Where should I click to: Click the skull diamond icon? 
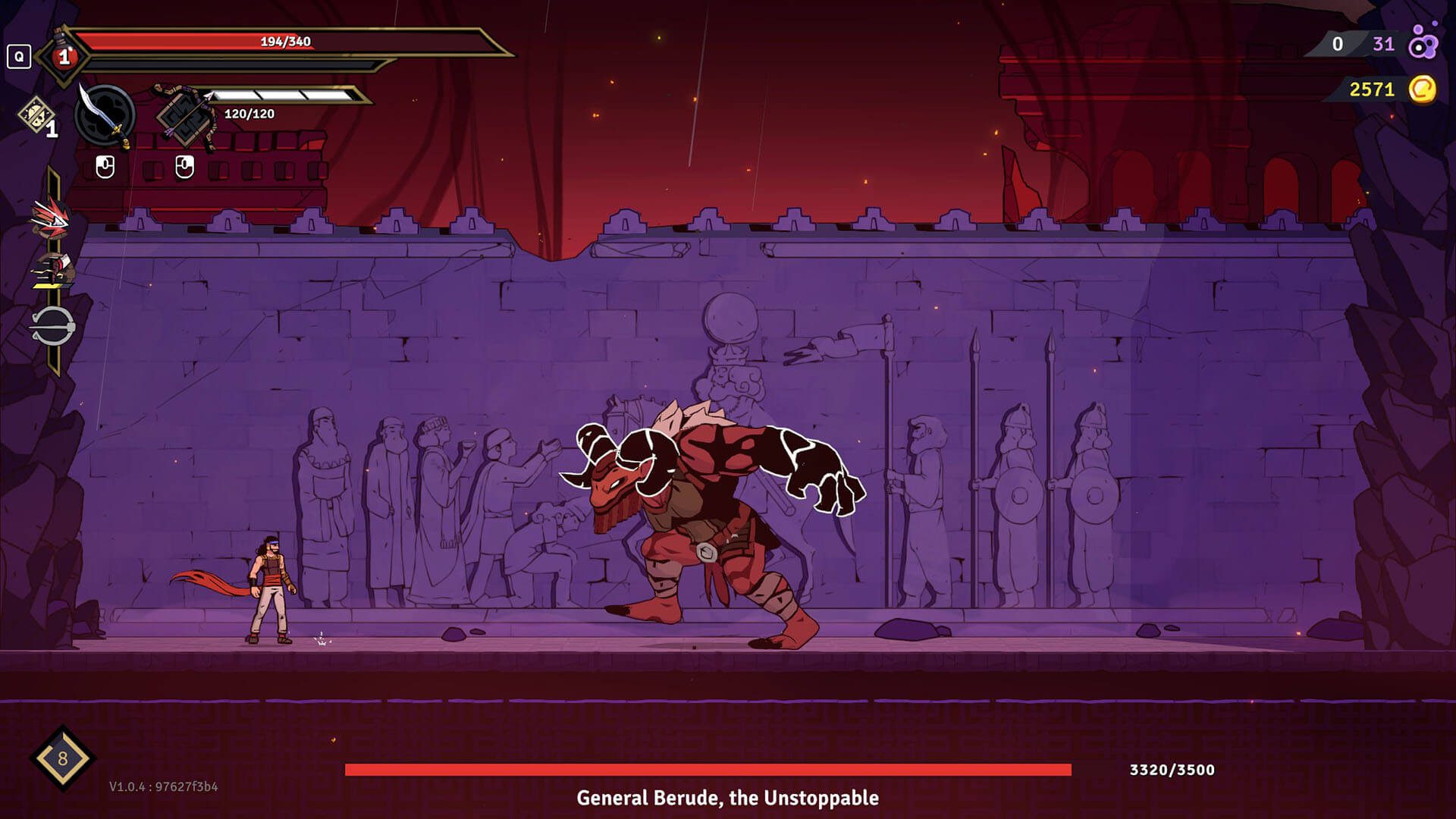click(35, 117)
